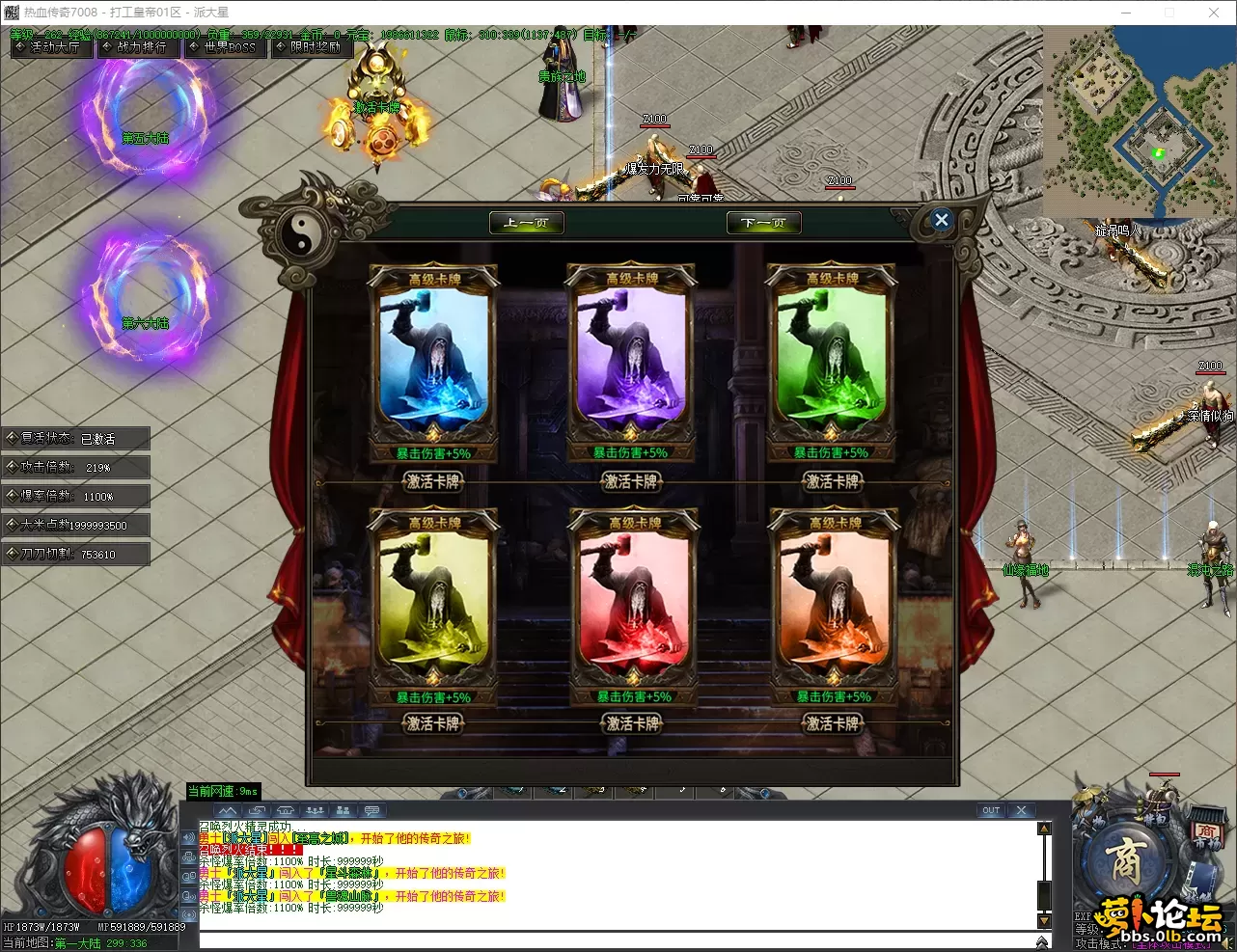Go to next card page with 下一页
Screen dimensions: 1237x952
(763, 223)
